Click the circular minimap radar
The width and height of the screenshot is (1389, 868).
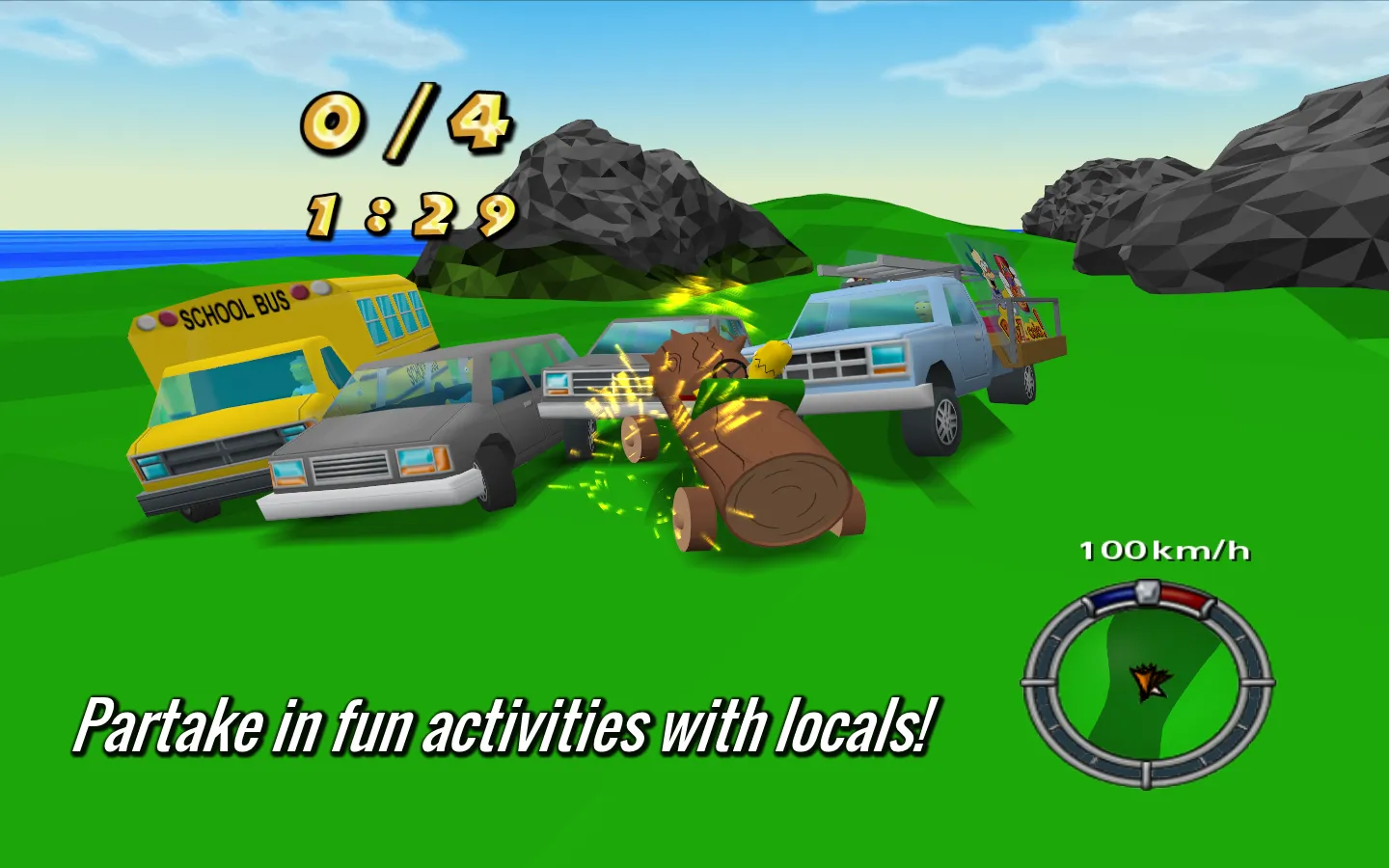(x=1147, y=684)
